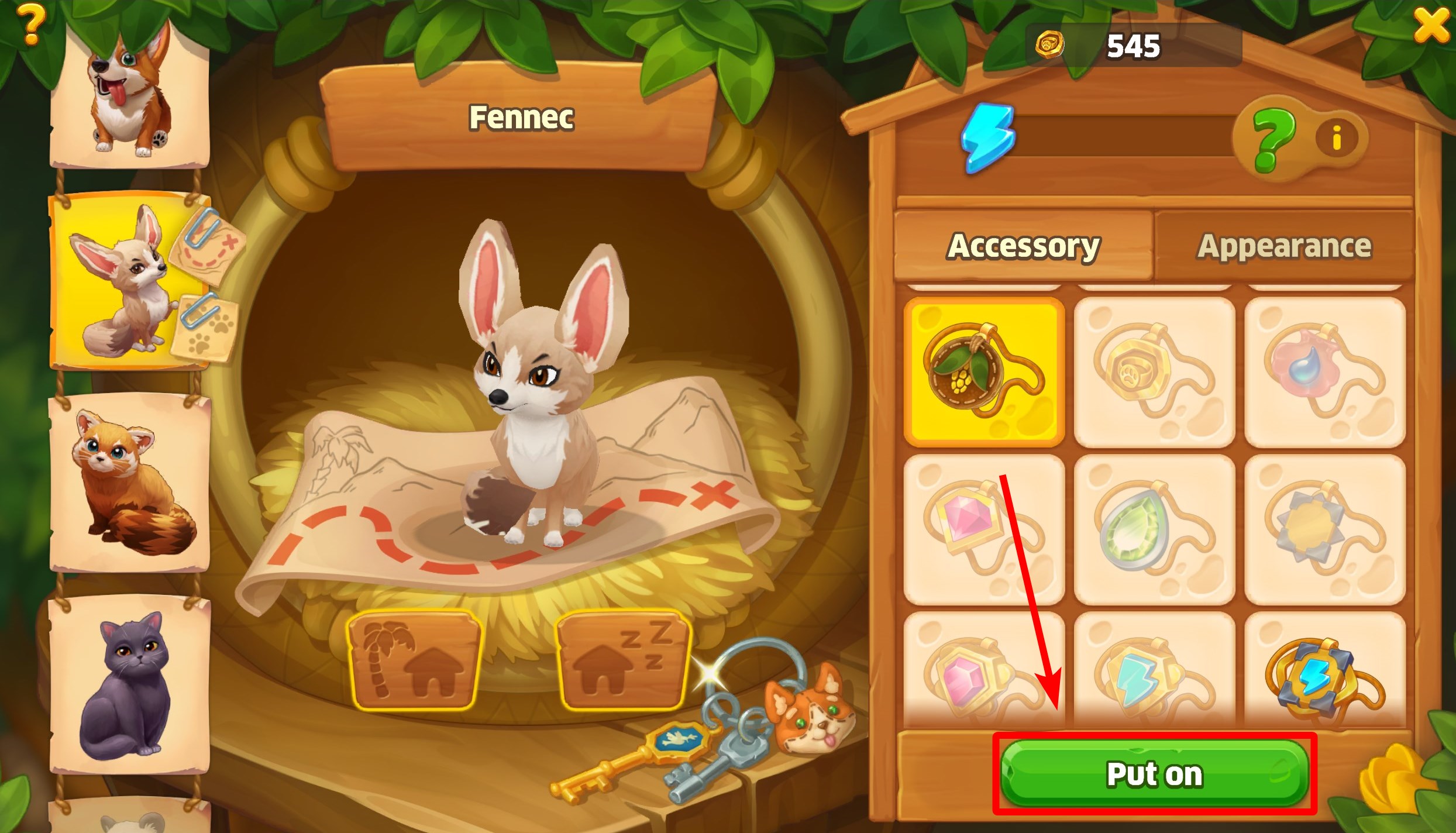Select the leaf and berries amulet
Image resolution: width=1456 pixels, height=833 pixels.
point(984,372)
